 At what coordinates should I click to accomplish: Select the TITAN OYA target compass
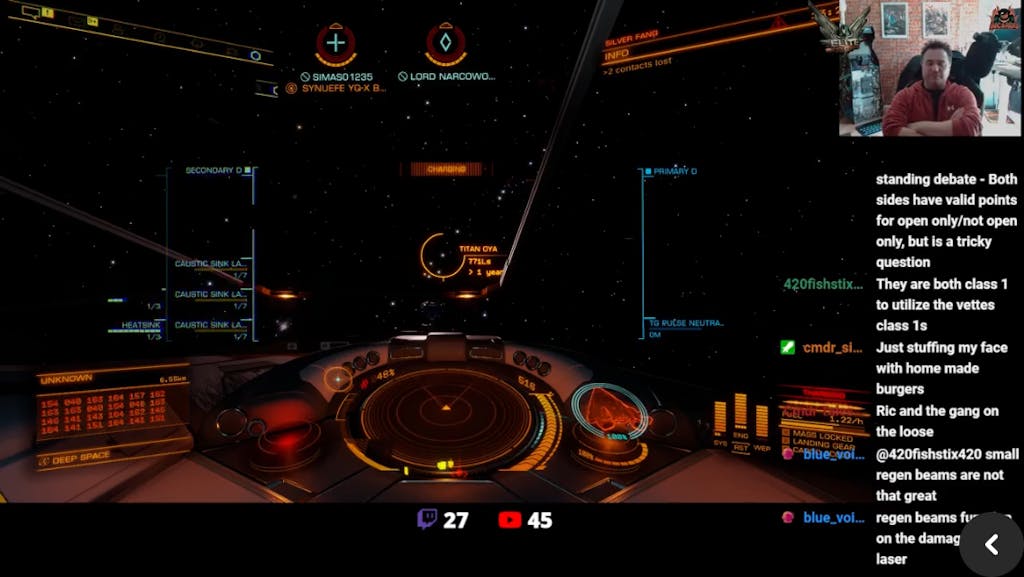click(x=439, y=256)
